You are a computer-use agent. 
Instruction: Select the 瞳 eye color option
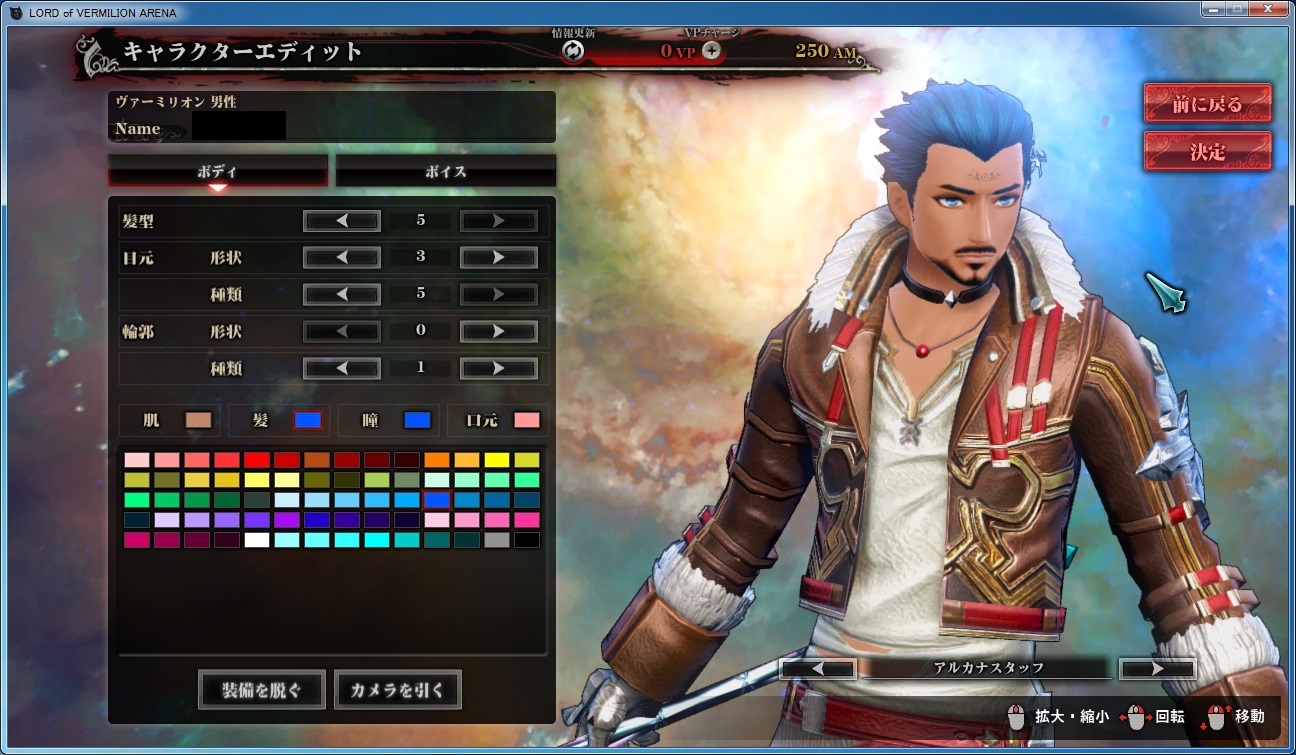pyautogui.click(x=389, y=421)
